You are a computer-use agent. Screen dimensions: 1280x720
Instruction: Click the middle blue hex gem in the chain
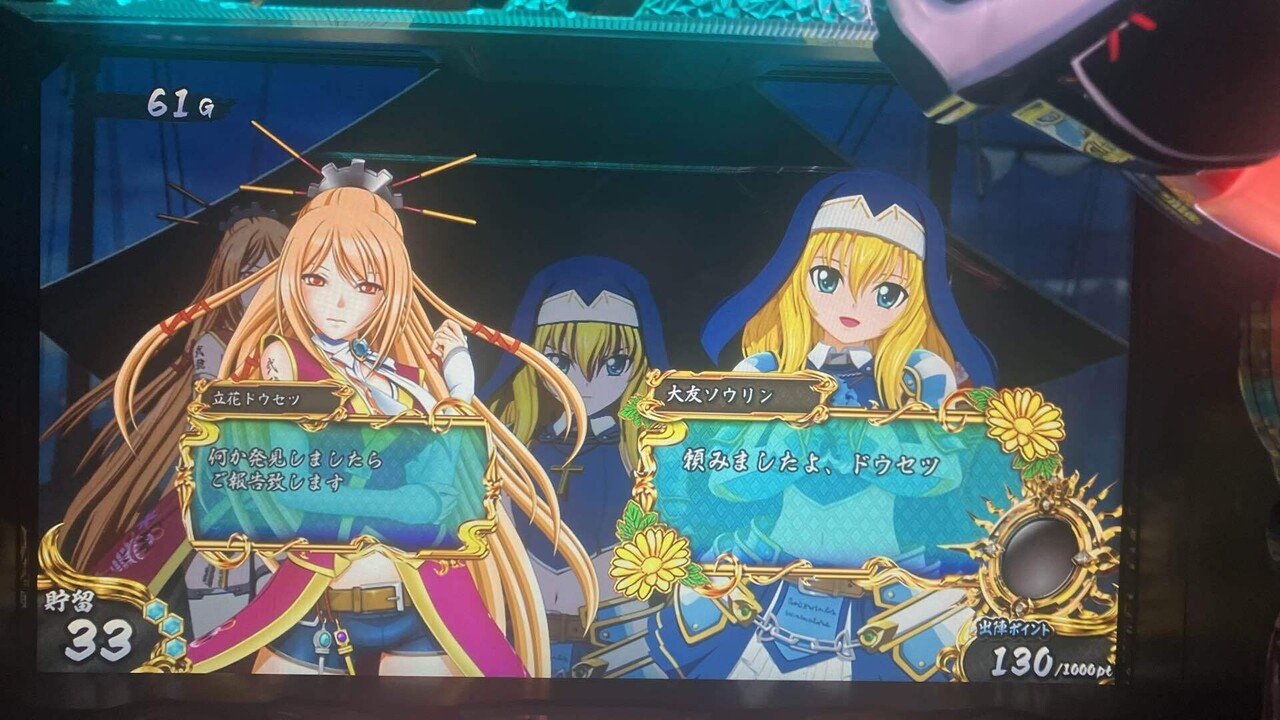click(172, 627)
